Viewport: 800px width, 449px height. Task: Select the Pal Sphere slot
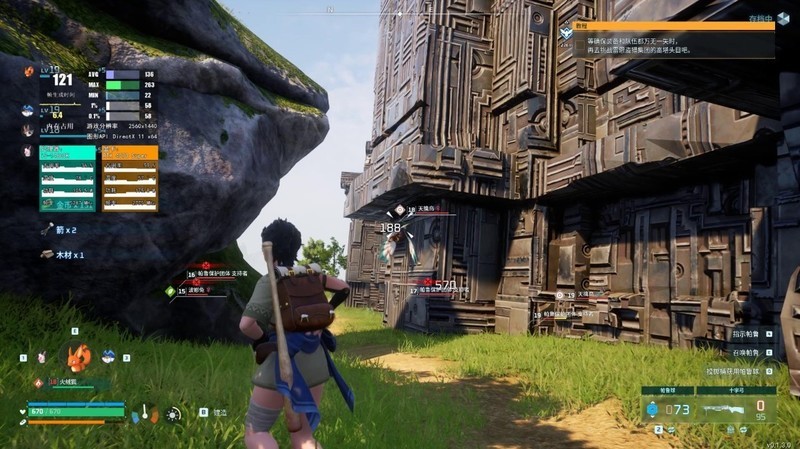point(667,408)
